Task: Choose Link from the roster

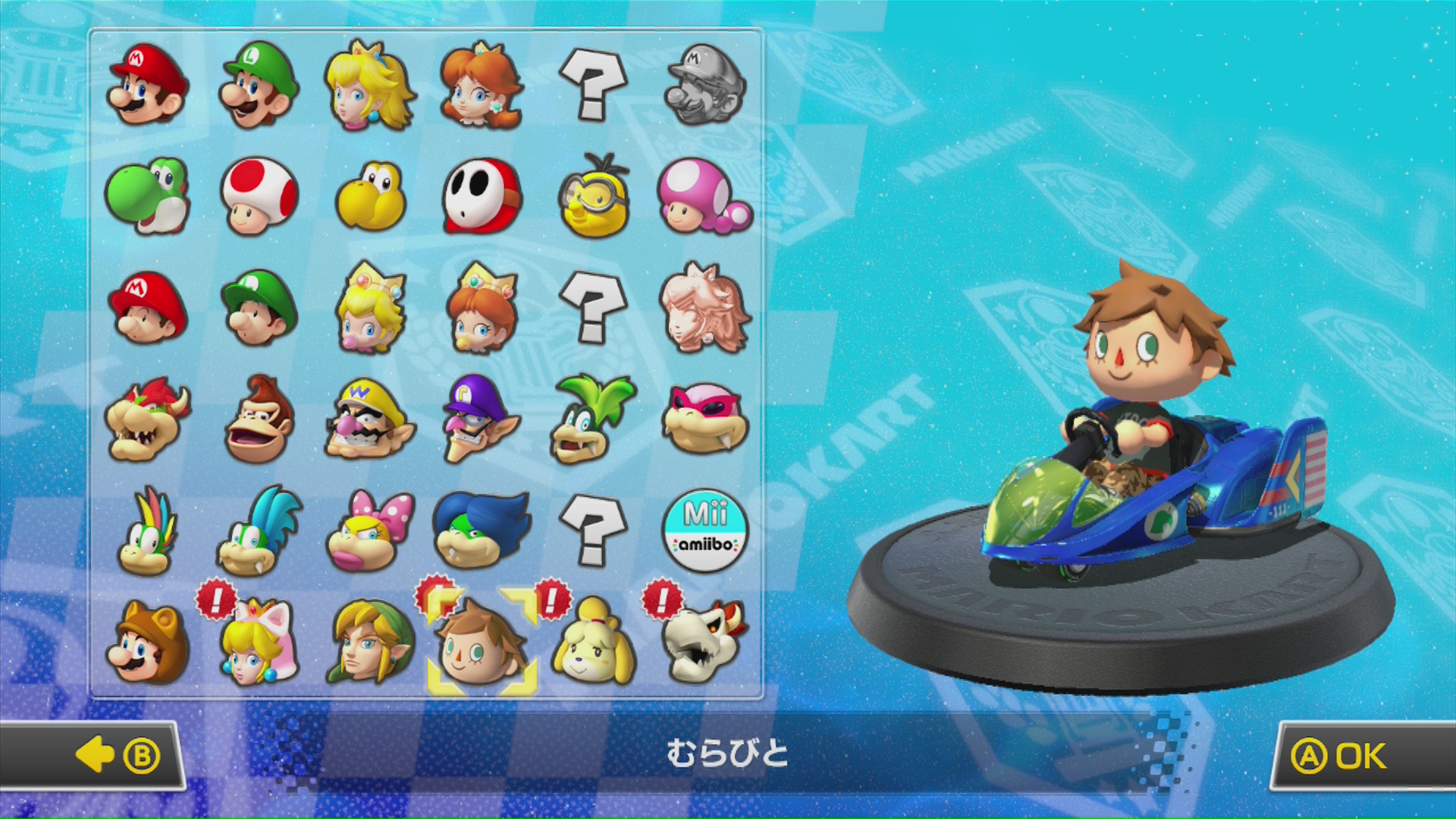Action: point(369,642)
